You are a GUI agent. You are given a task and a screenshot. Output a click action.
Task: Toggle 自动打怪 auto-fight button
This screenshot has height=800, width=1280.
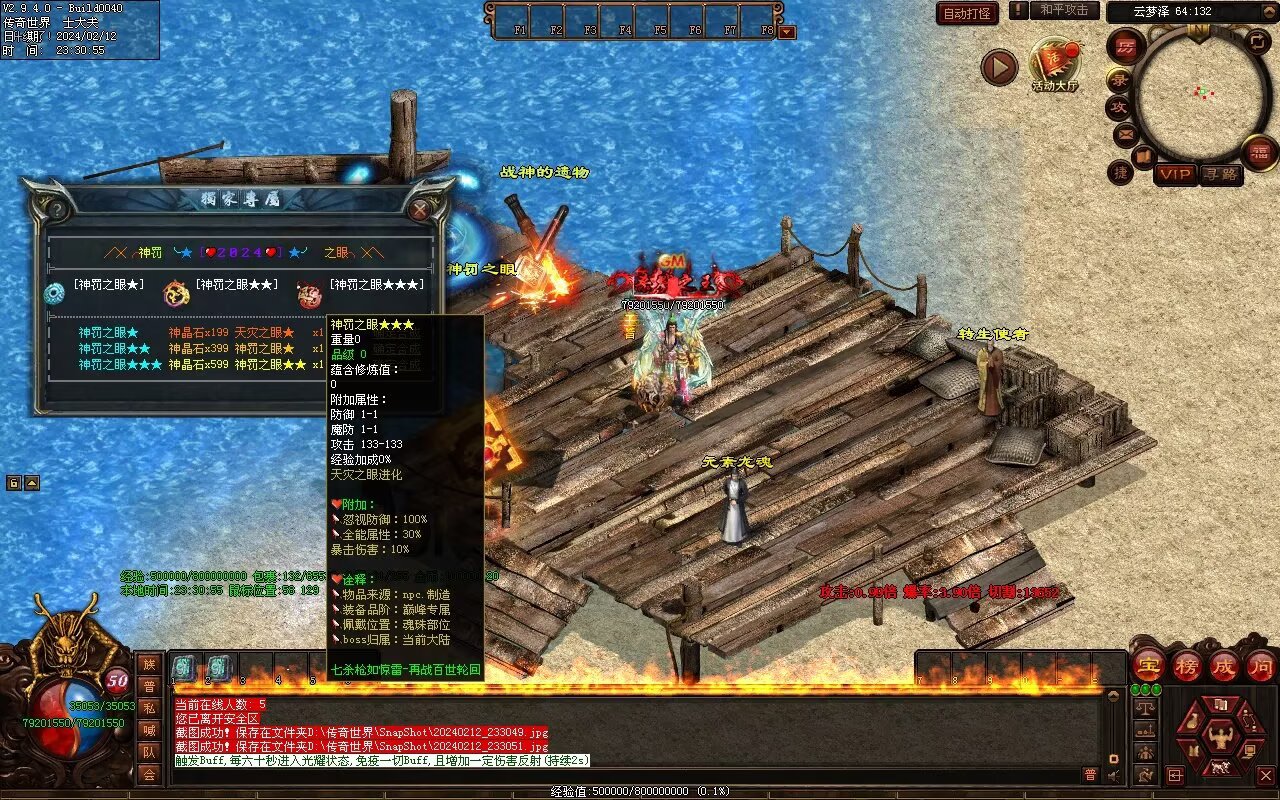pos(967,13)
